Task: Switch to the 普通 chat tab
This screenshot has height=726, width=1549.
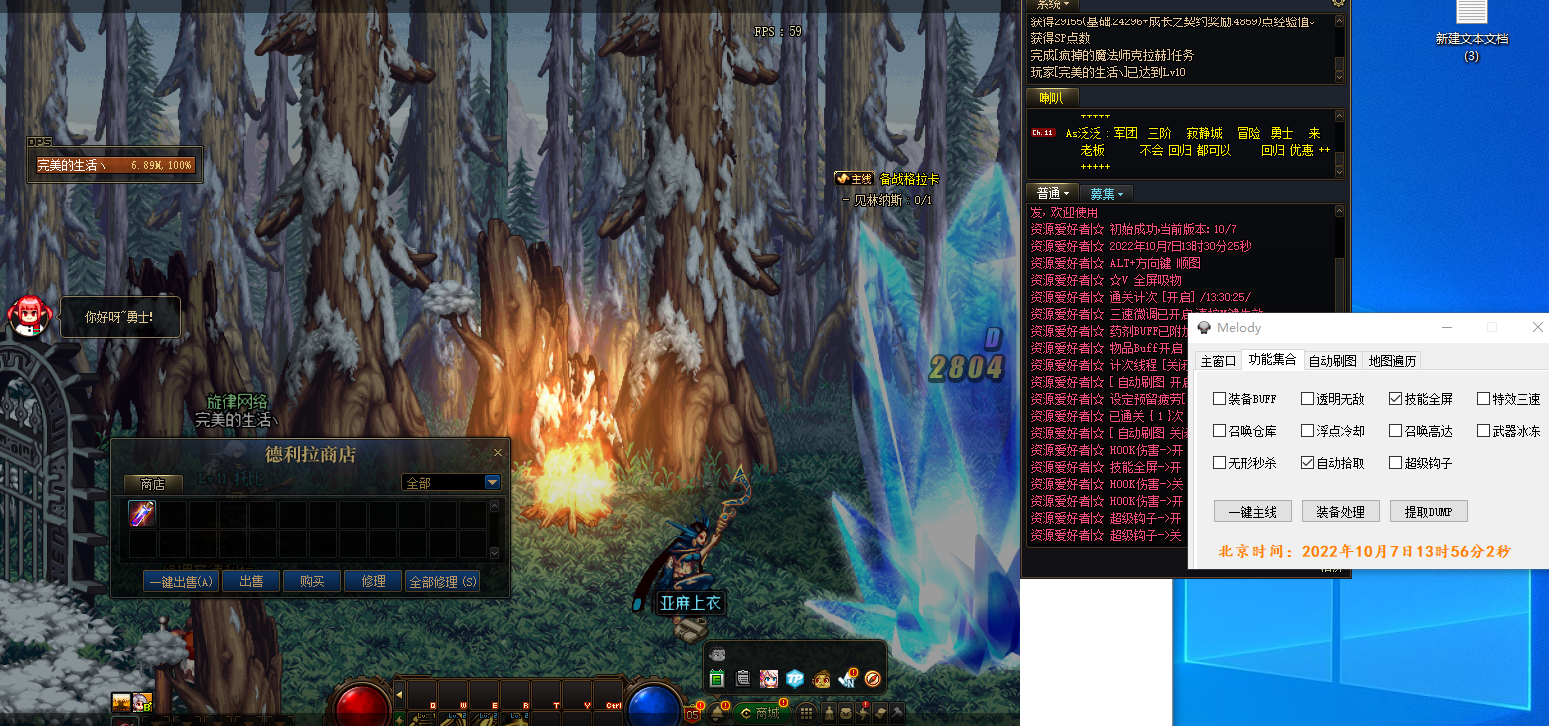Action: point(1052,193)
